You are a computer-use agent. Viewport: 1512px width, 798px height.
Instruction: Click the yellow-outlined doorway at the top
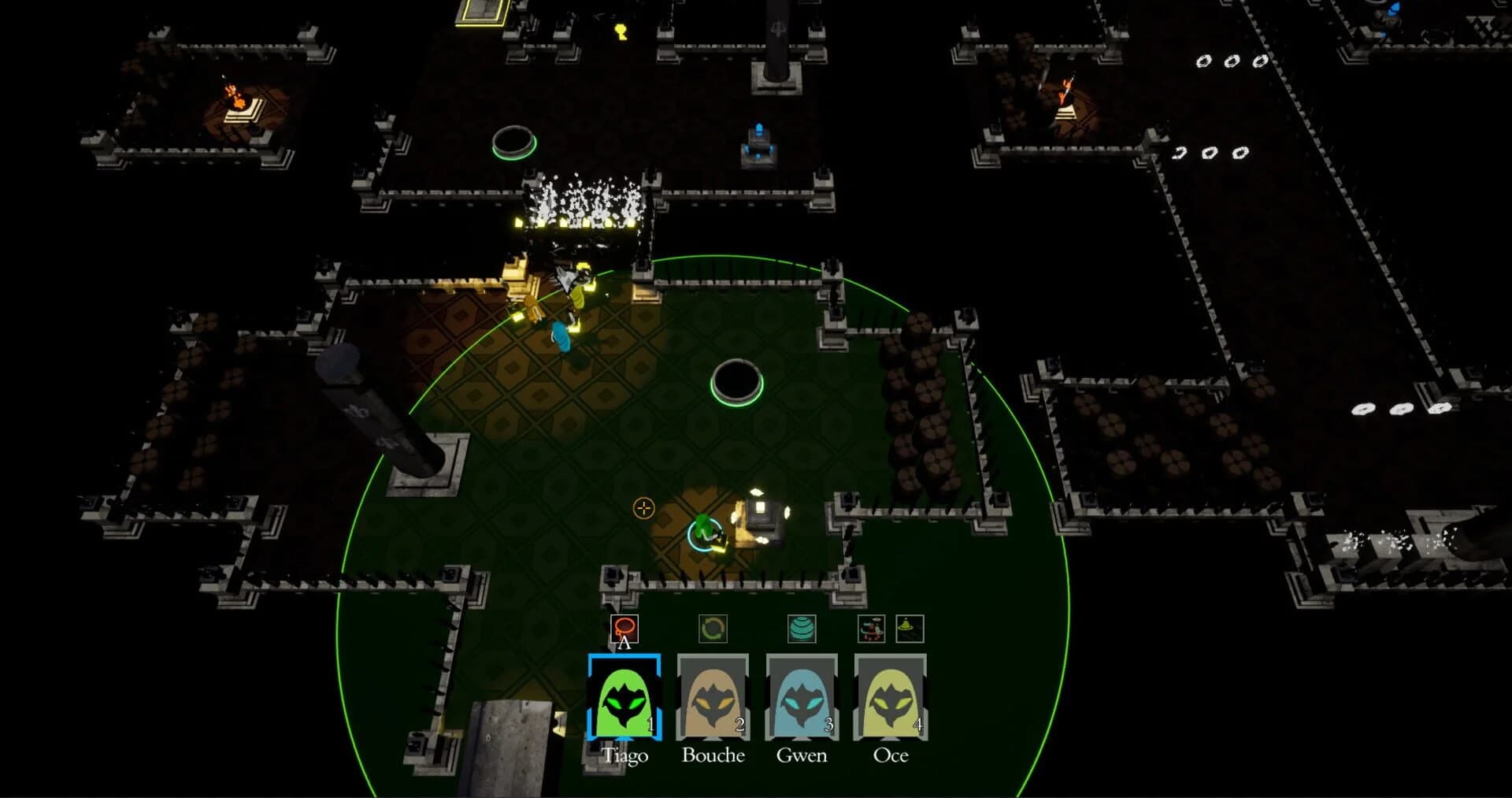click(x=480, y=14)
